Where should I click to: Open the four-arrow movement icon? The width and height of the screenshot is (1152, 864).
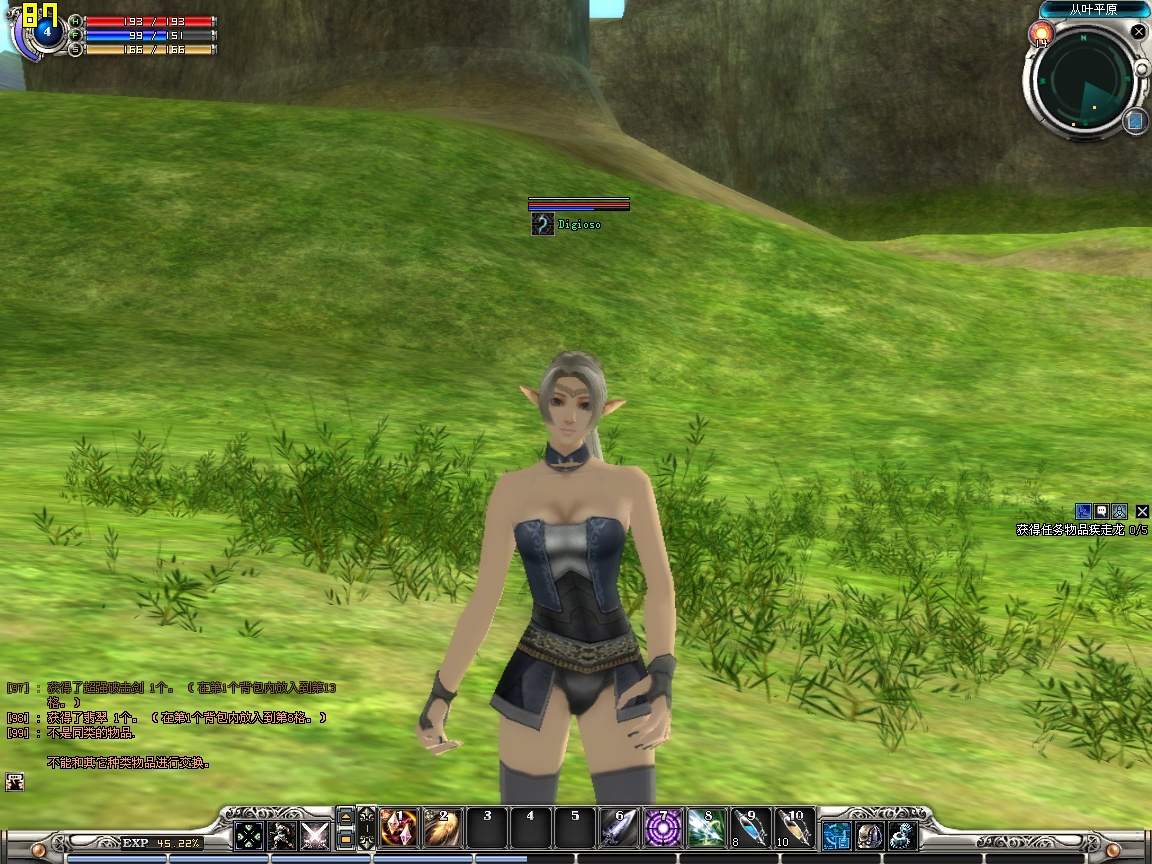[x=249, y=835]
